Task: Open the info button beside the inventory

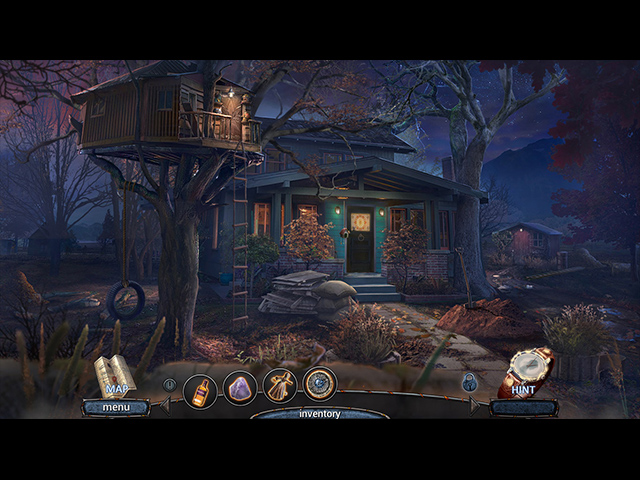Action: (170, 384)
